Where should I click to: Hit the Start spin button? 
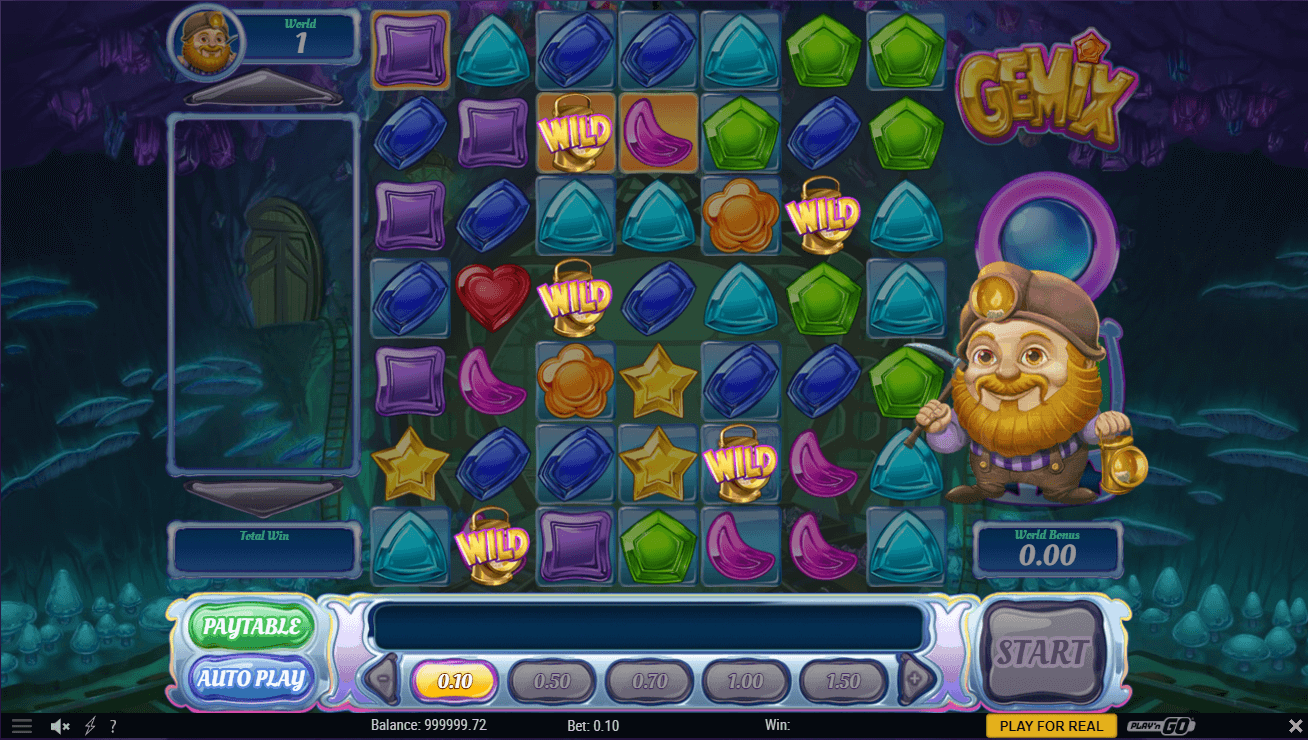1041,653
